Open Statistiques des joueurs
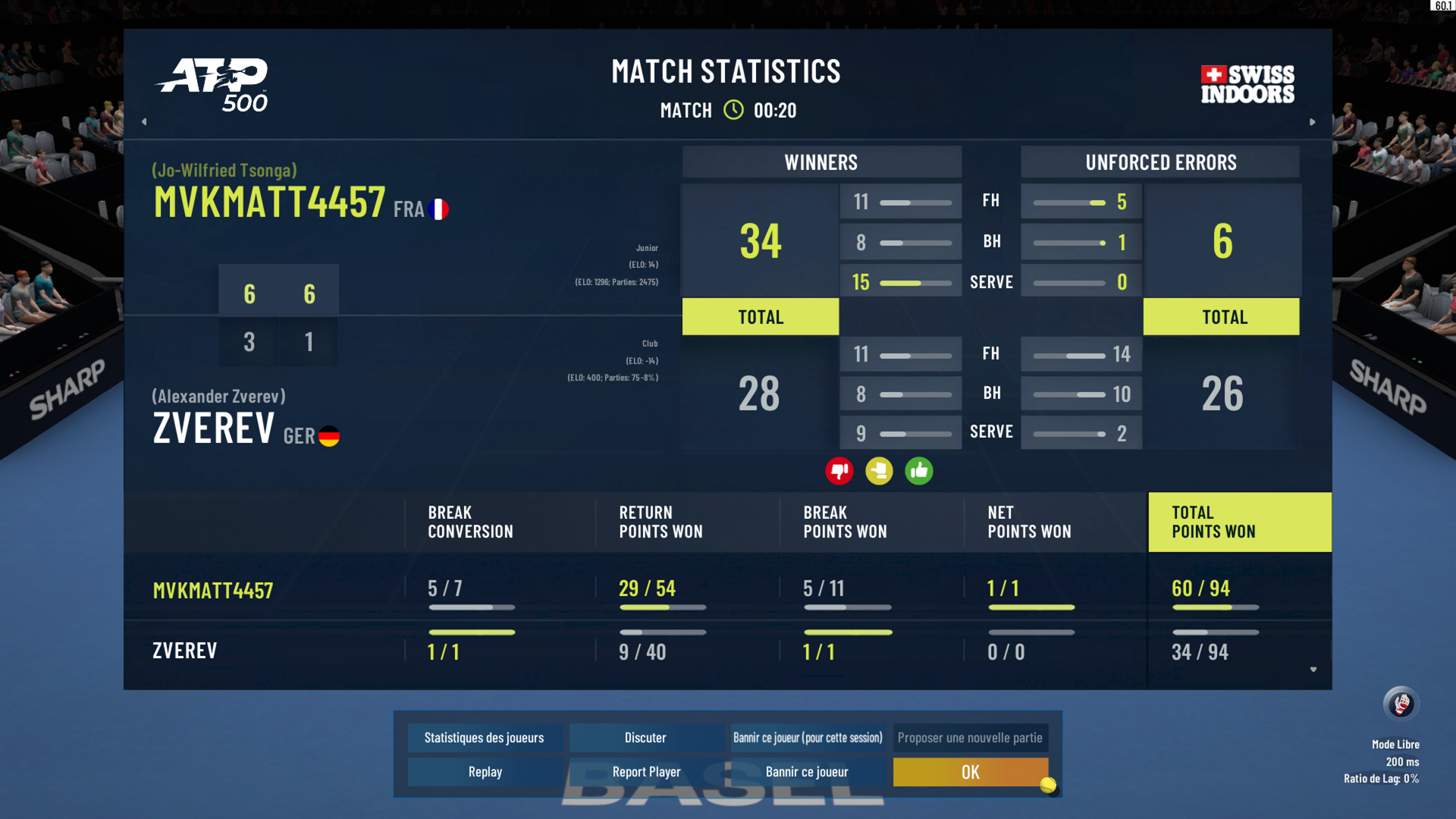The width and height of the screenshot is (1456, 819). coord(484,738)
